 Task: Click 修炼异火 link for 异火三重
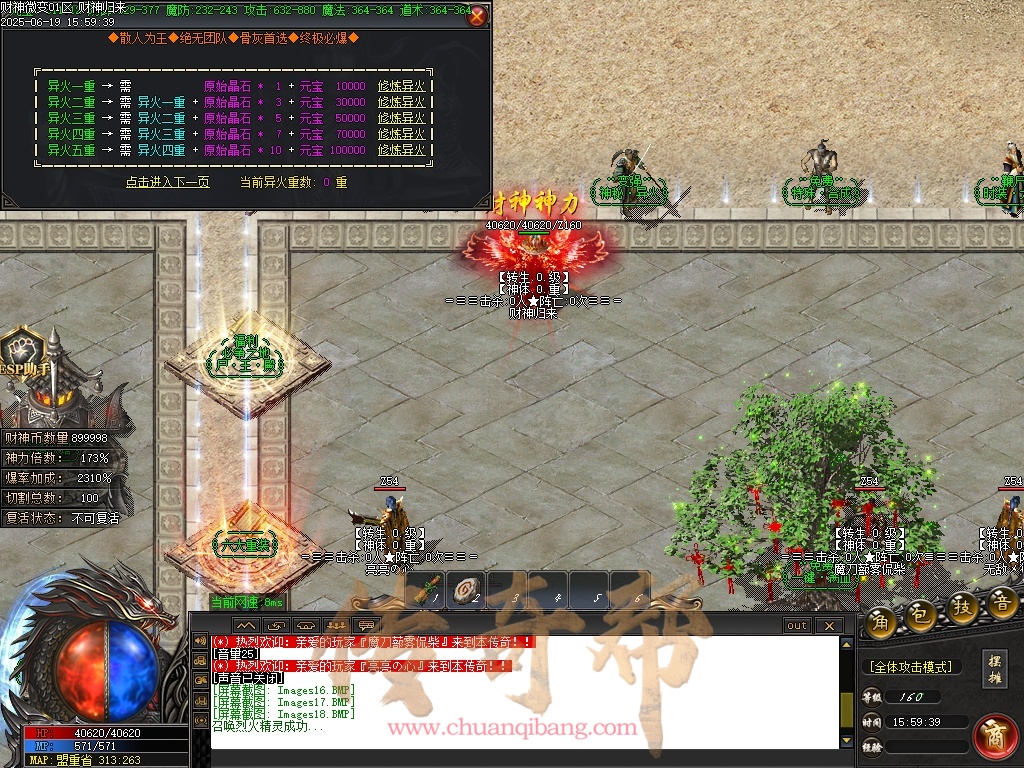401,119
